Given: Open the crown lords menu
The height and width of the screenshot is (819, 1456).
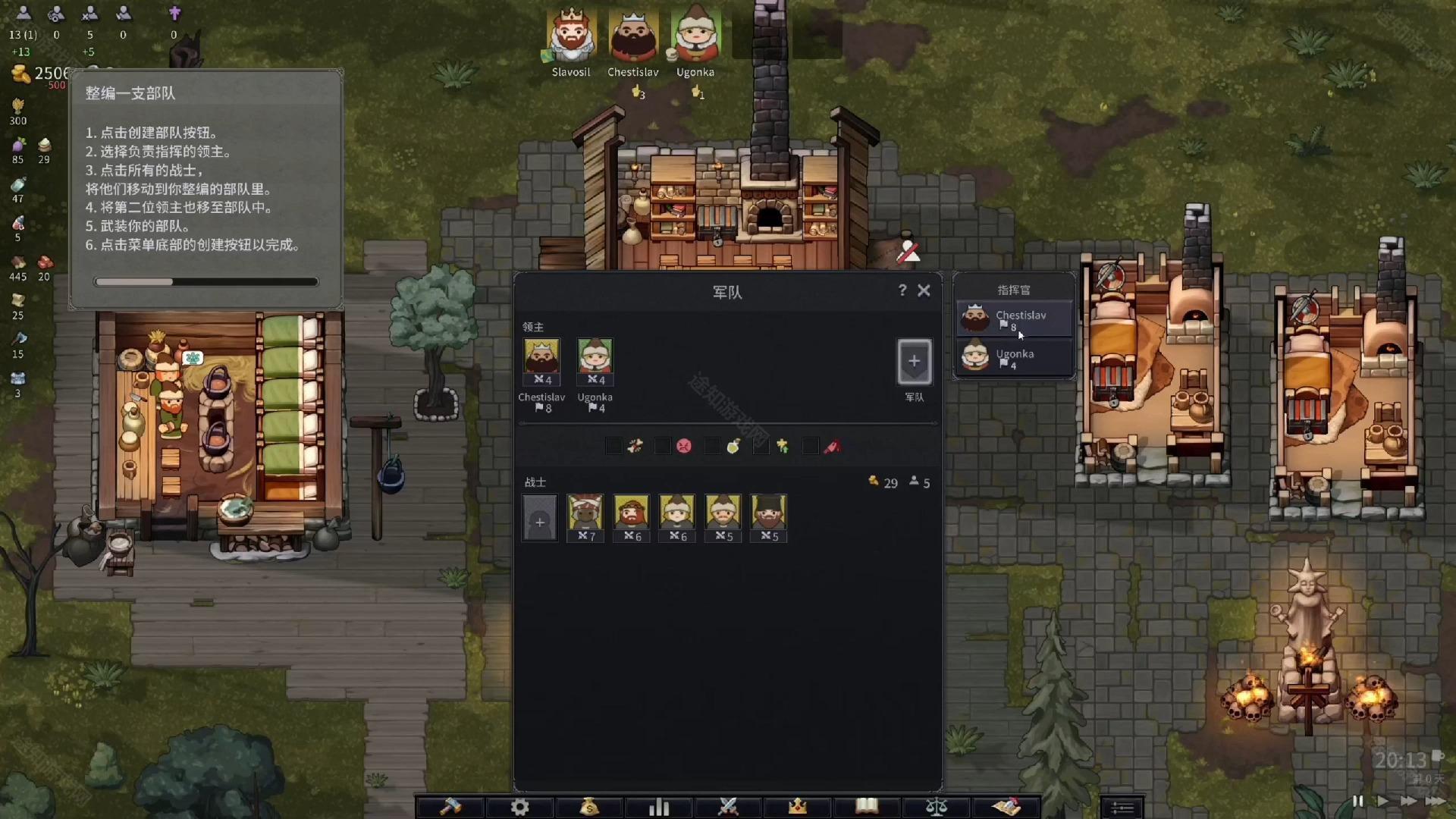Looking at the screenshot, I should click(798, 807).
